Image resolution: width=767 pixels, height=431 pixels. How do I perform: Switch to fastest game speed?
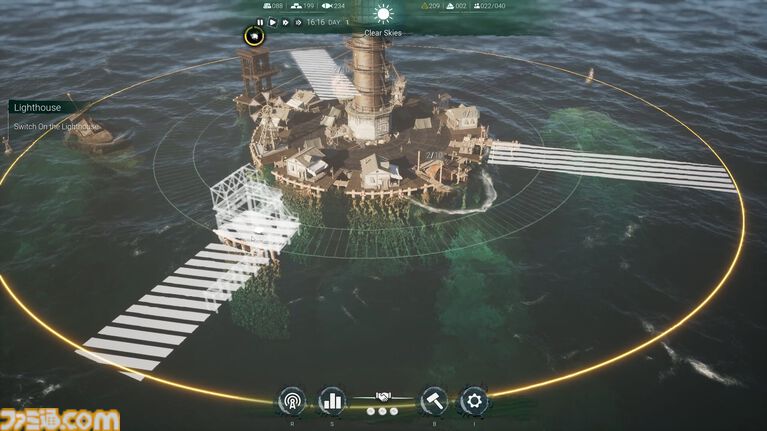coord(298,21)
